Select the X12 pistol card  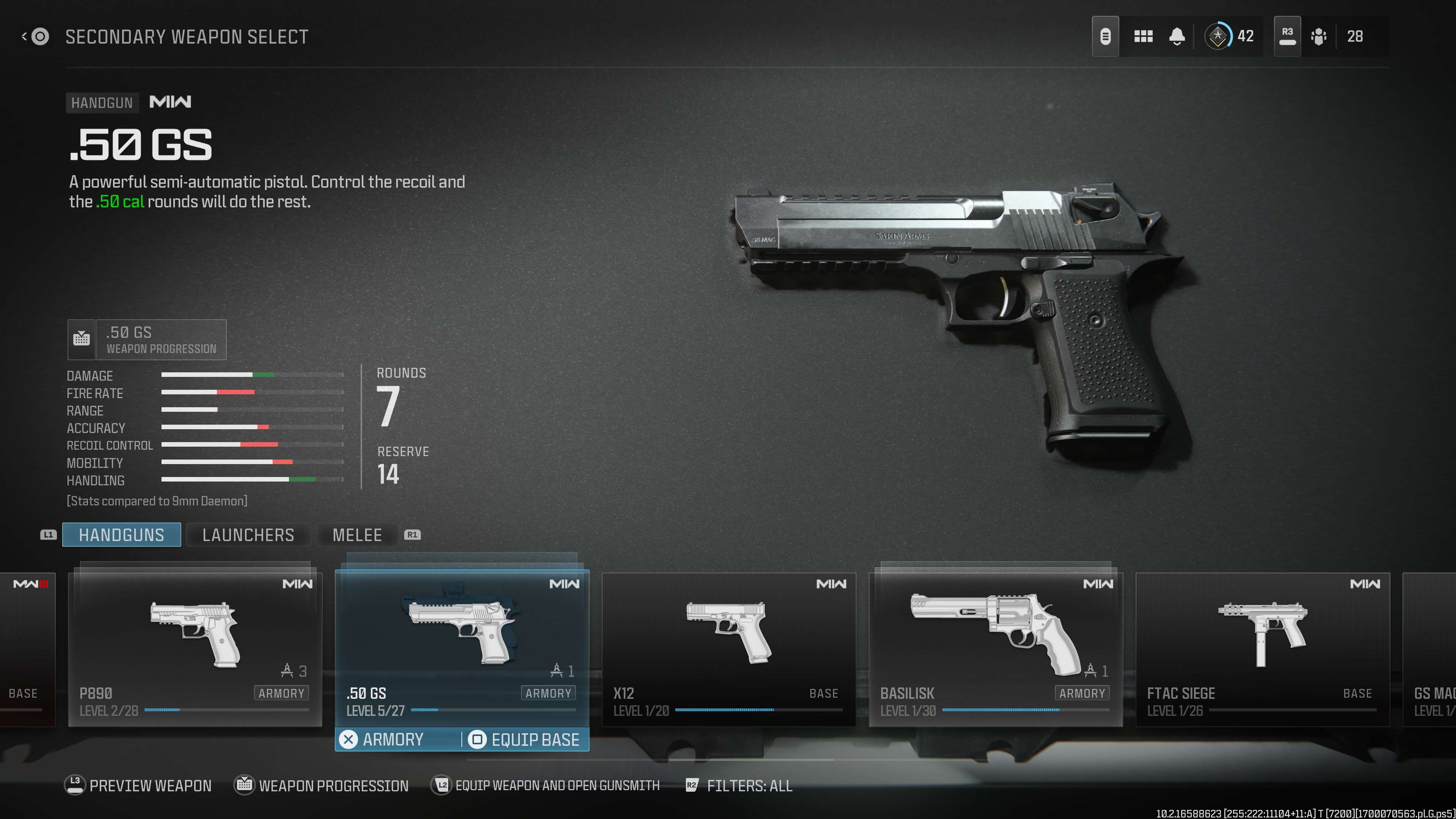tap(728, 649)
